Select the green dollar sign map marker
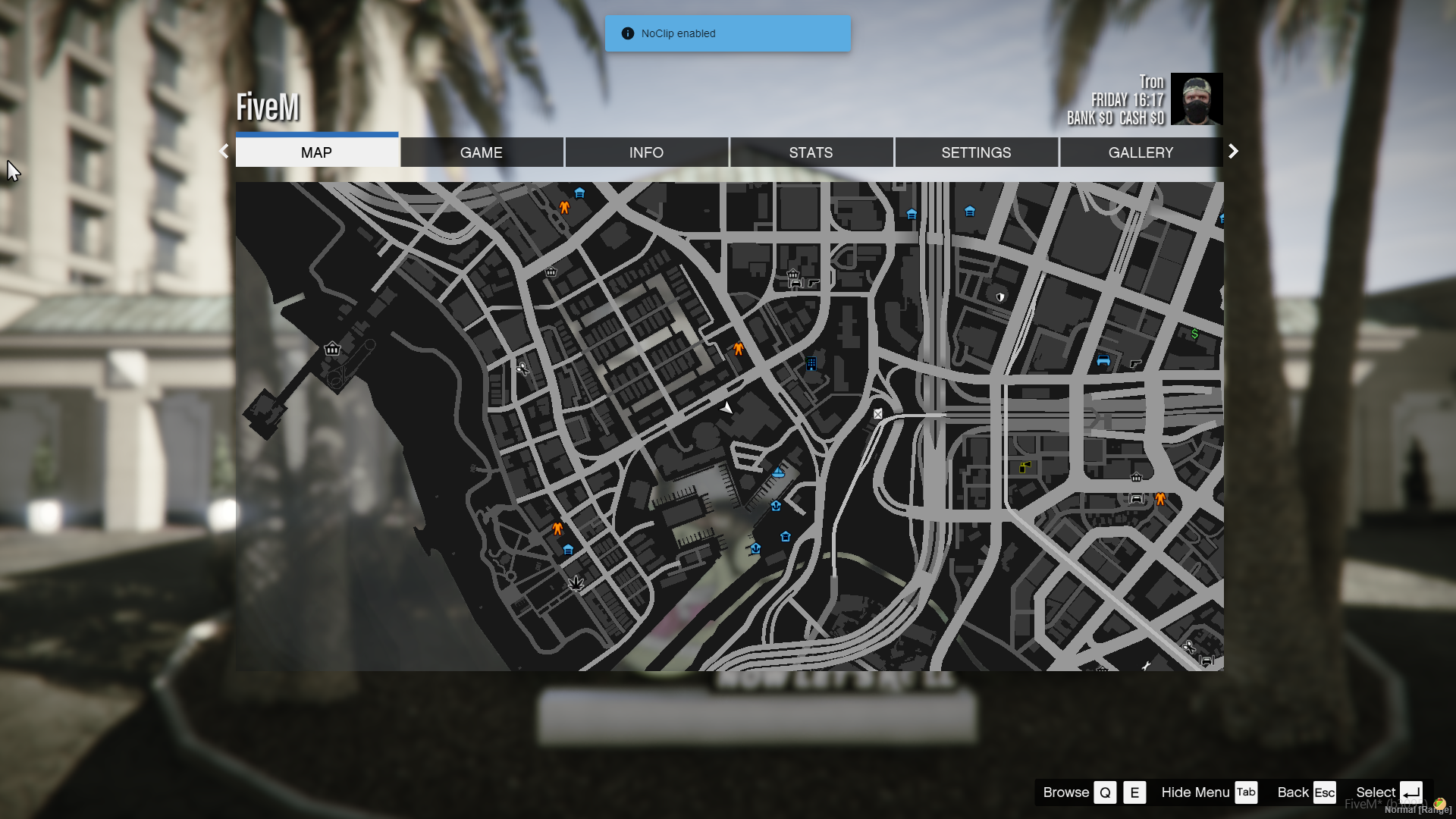1456x819 pixels. click(x=1194, y=334)
